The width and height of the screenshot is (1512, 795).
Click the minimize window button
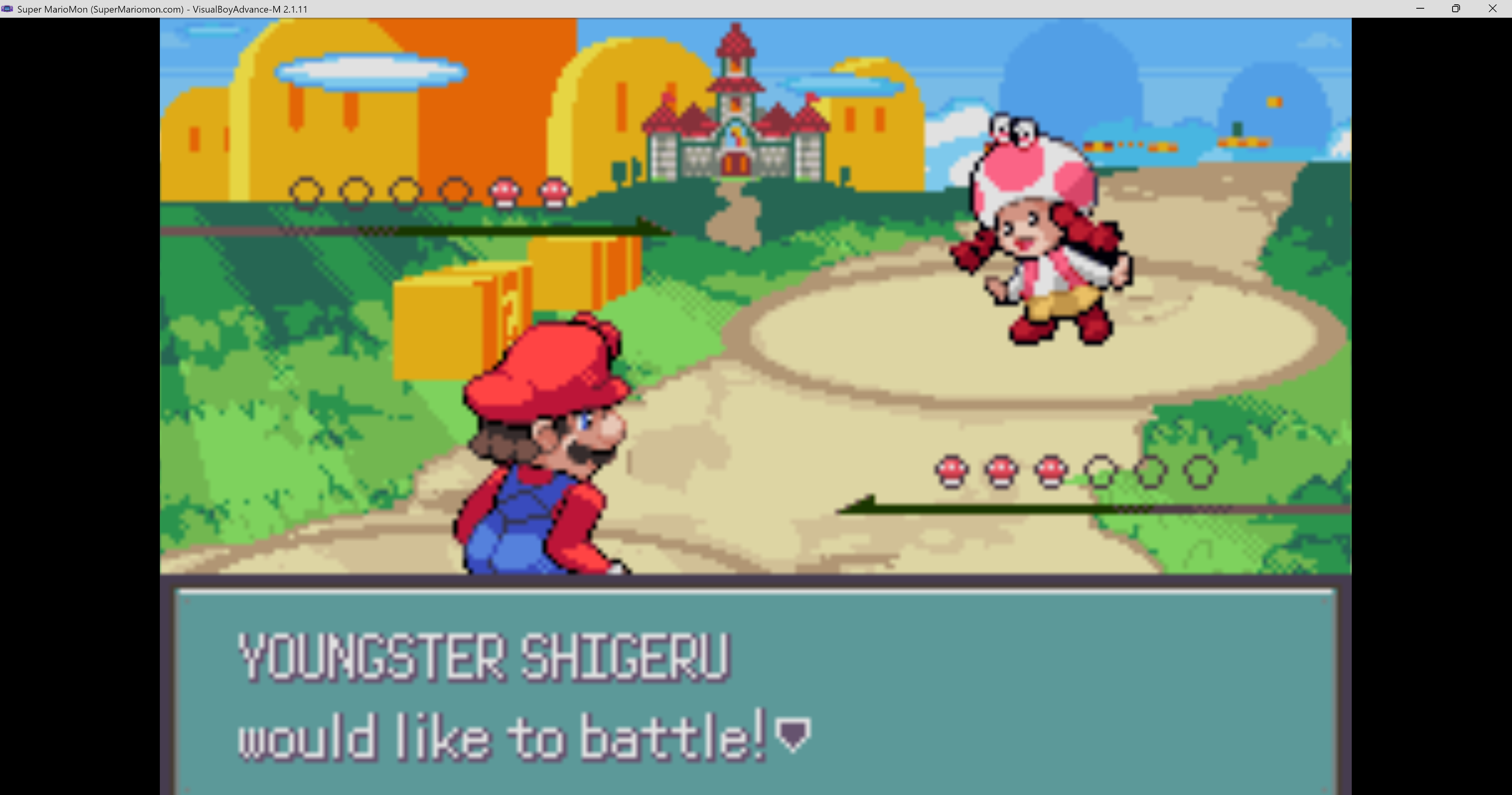pyautogui.click(x=1420, y=8)
